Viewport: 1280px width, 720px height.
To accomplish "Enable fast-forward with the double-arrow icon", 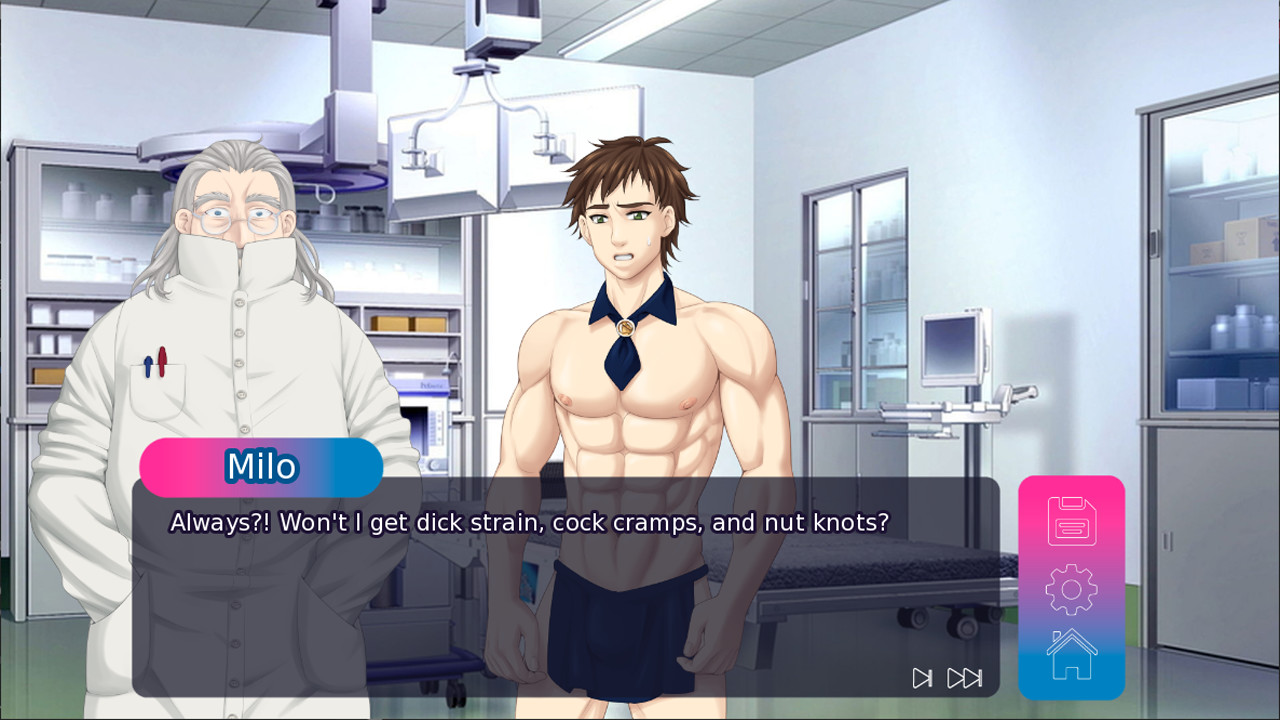I will [961, 677].
